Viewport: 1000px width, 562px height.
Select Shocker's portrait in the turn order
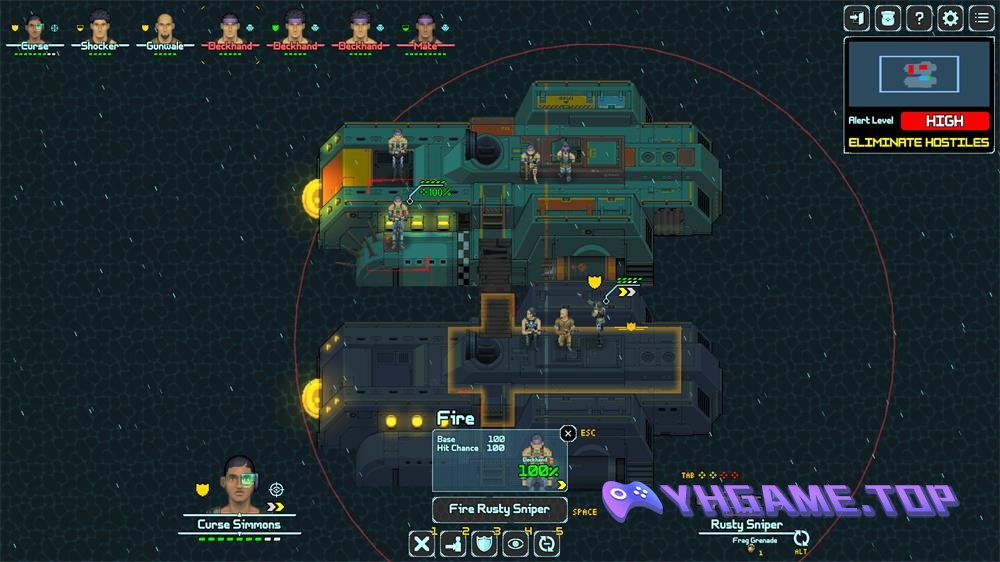(x=99, y=27)
